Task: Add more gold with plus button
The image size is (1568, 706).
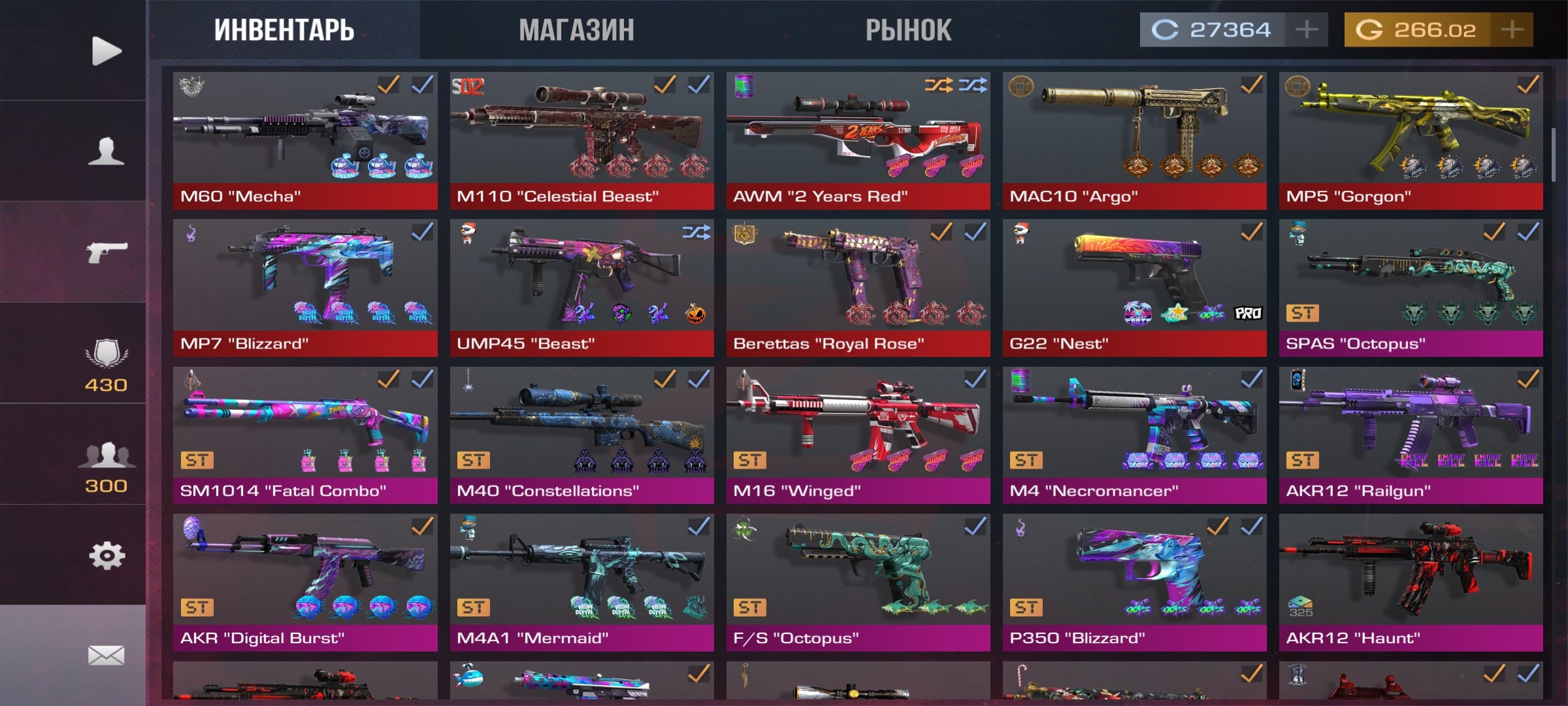Action: [x=1512, y=30]
